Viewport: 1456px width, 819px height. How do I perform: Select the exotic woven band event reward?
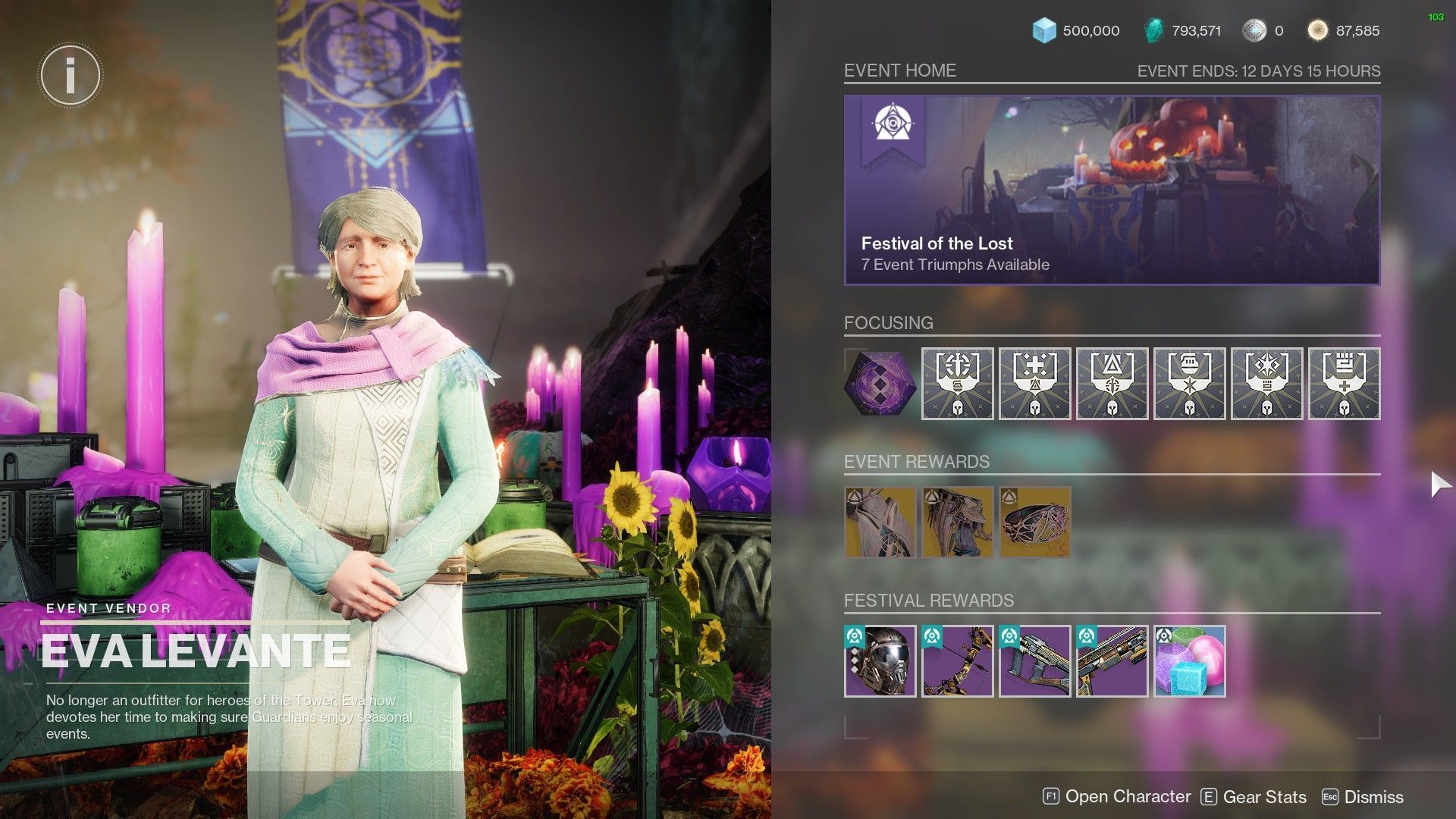click(x=1034, y=522)
